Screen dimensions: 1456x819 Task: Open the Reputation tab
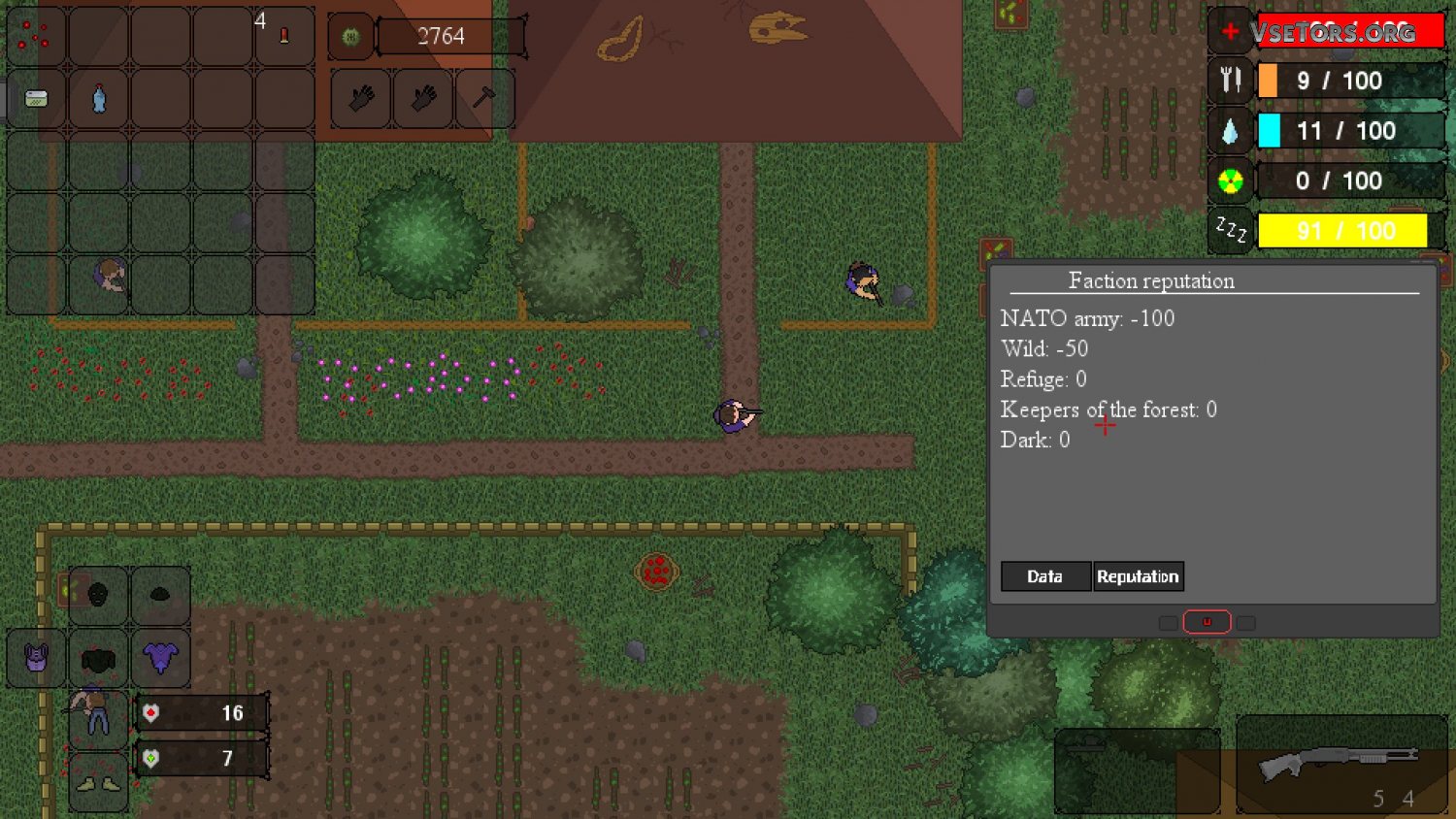pyautogui.click(x=1138, y=576)
